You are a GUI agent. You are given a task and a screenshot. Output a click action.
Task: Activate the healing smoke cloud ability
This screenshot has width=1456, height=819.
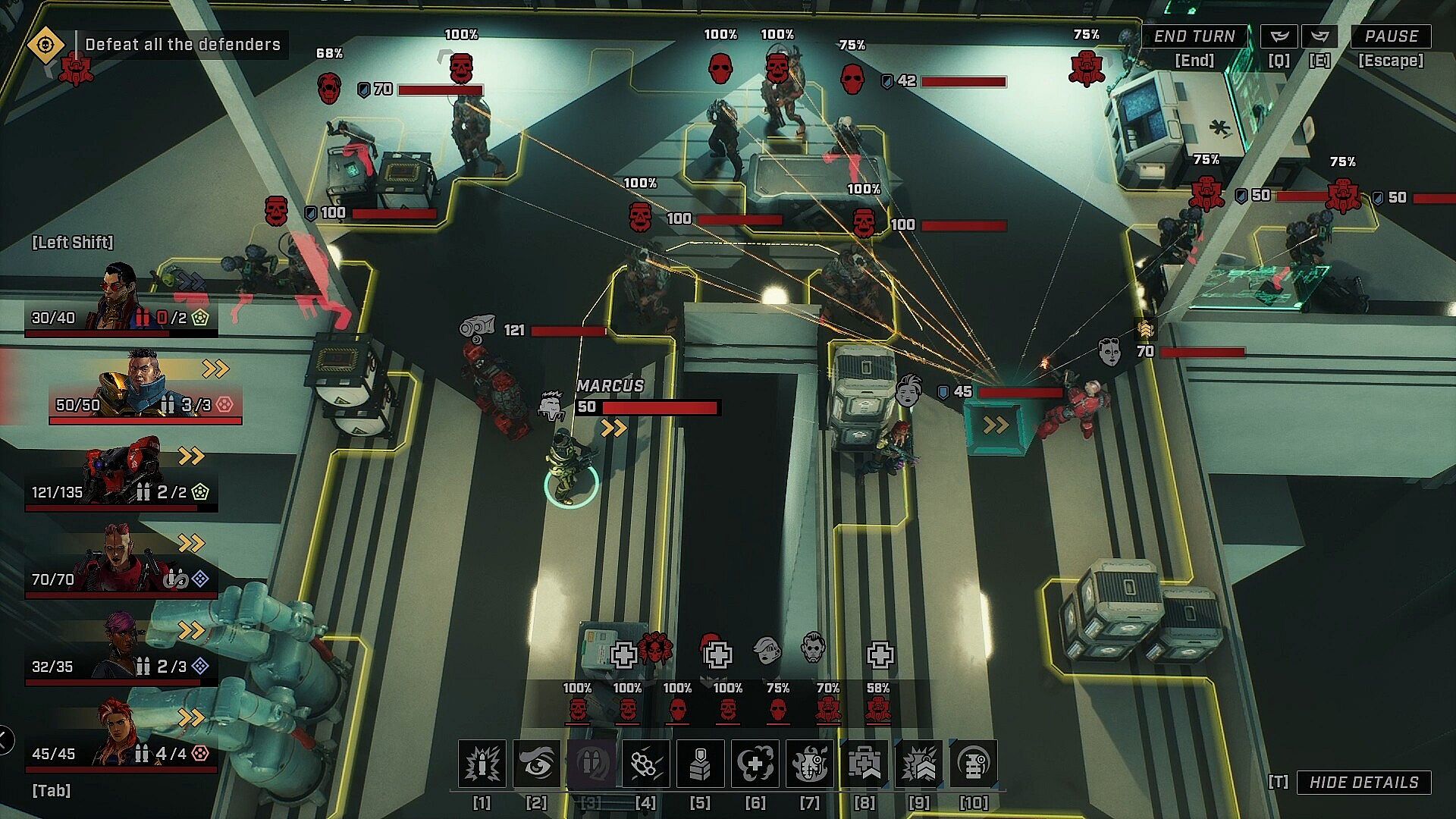tap(755, 764)
